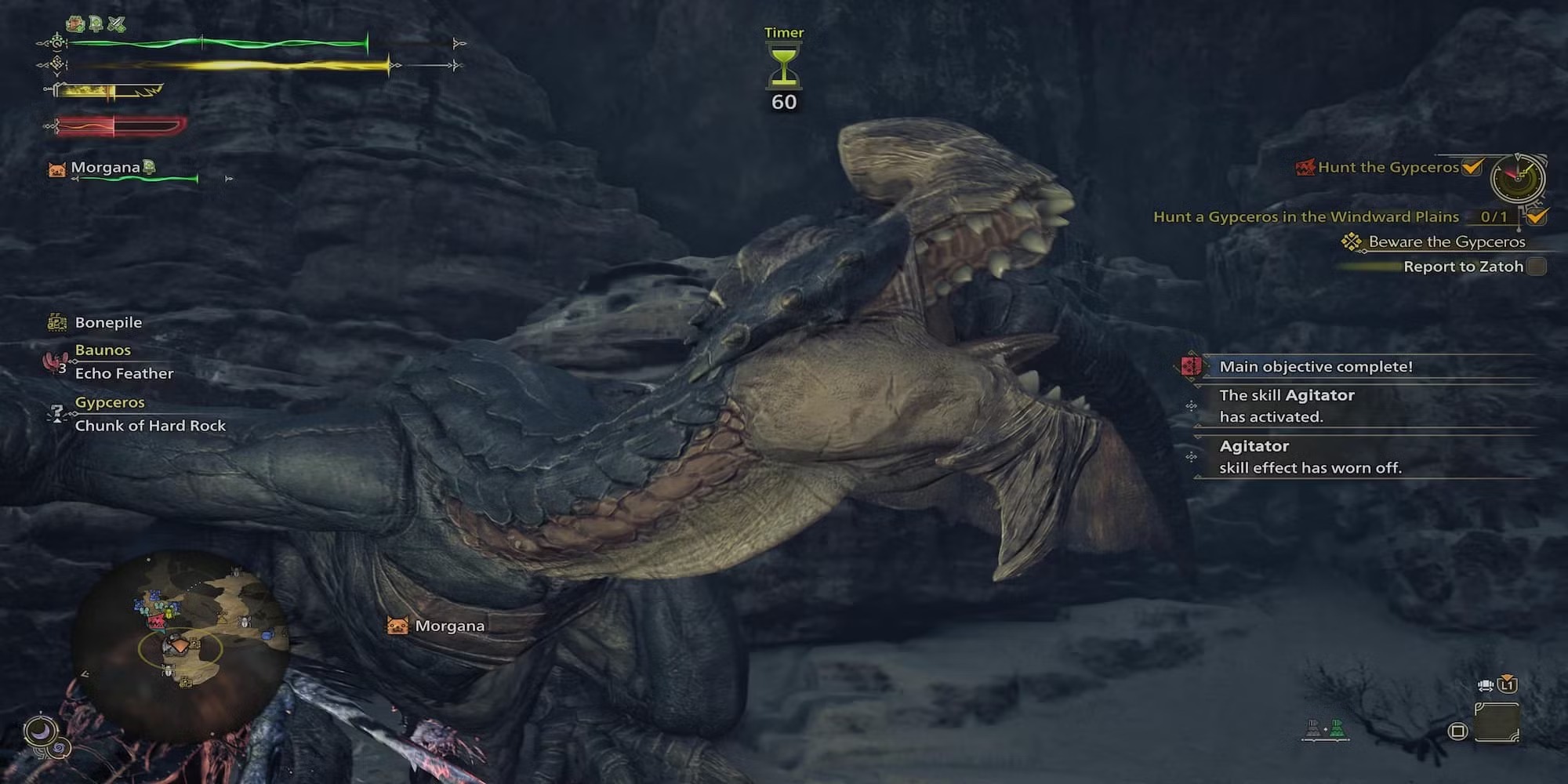Image resolution: width=1568 pixels, height=784 pixels.
Task: Click the Beware the Gypceros mission title
Action: (x=1446, y=241)
